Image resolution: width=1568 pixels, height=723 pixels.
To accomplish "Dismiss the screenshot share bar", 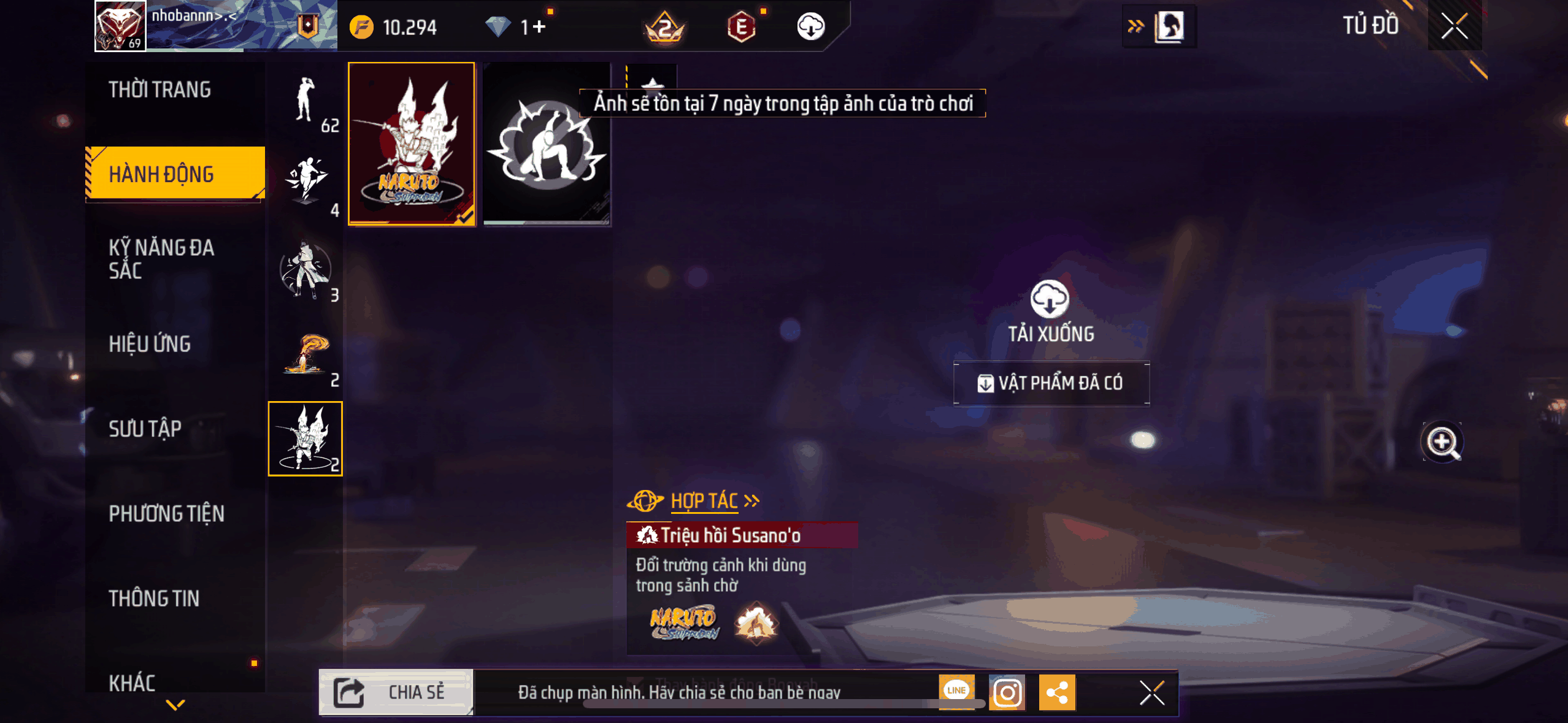I will pos(1152,693).
